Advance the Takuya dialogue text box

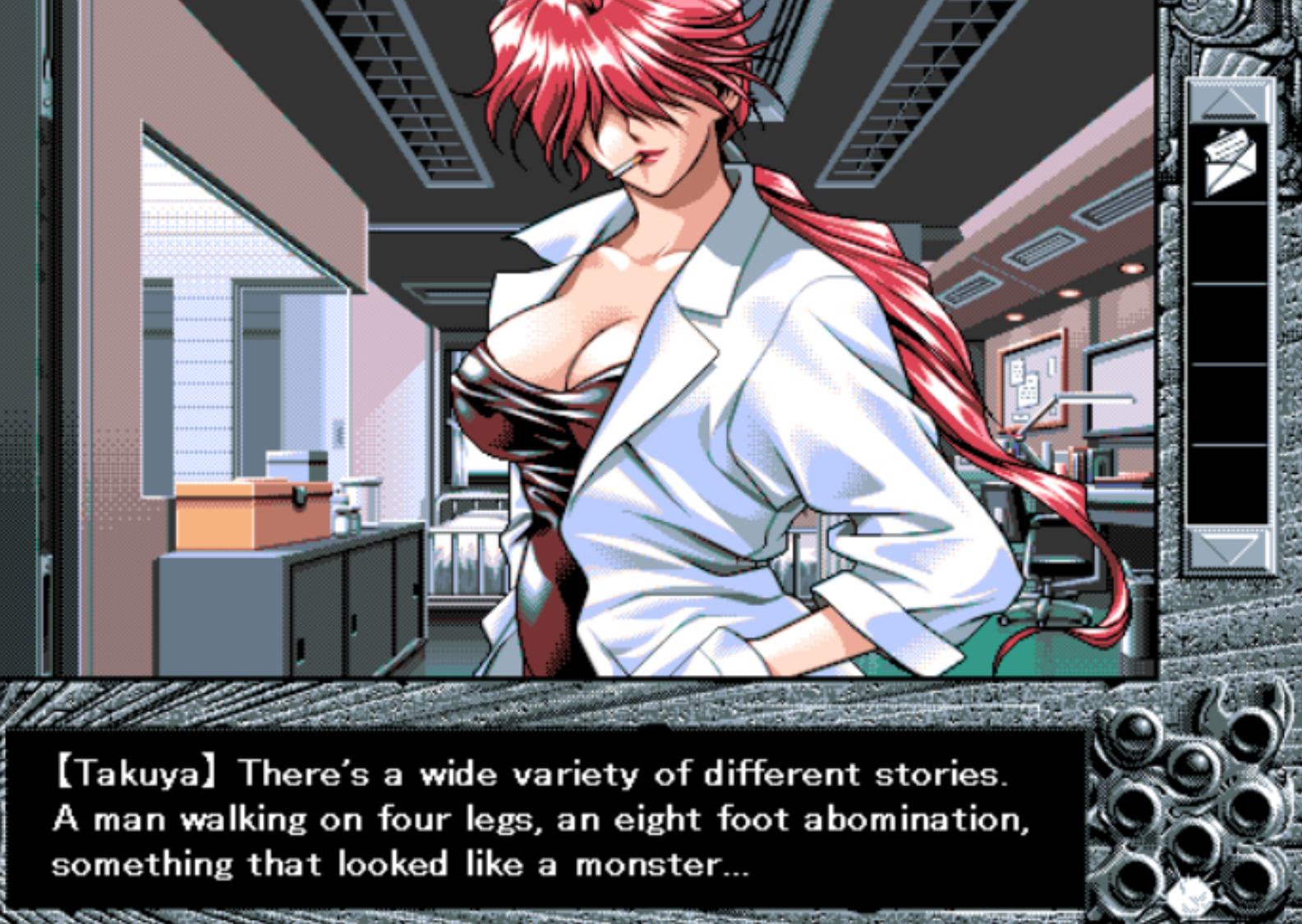coord(542,819)
